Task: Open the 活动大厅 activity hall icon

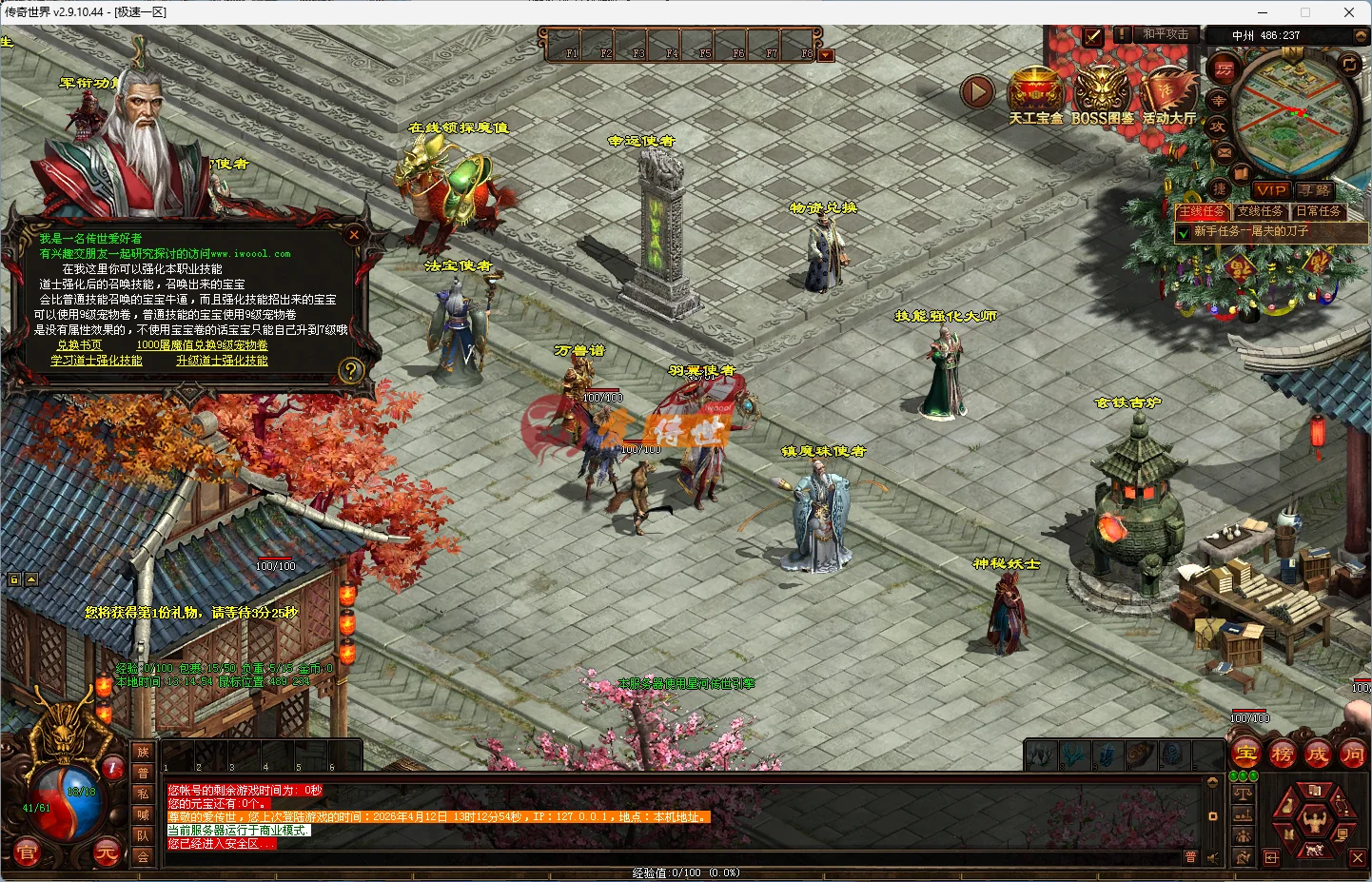Action: click(1170, 88)
